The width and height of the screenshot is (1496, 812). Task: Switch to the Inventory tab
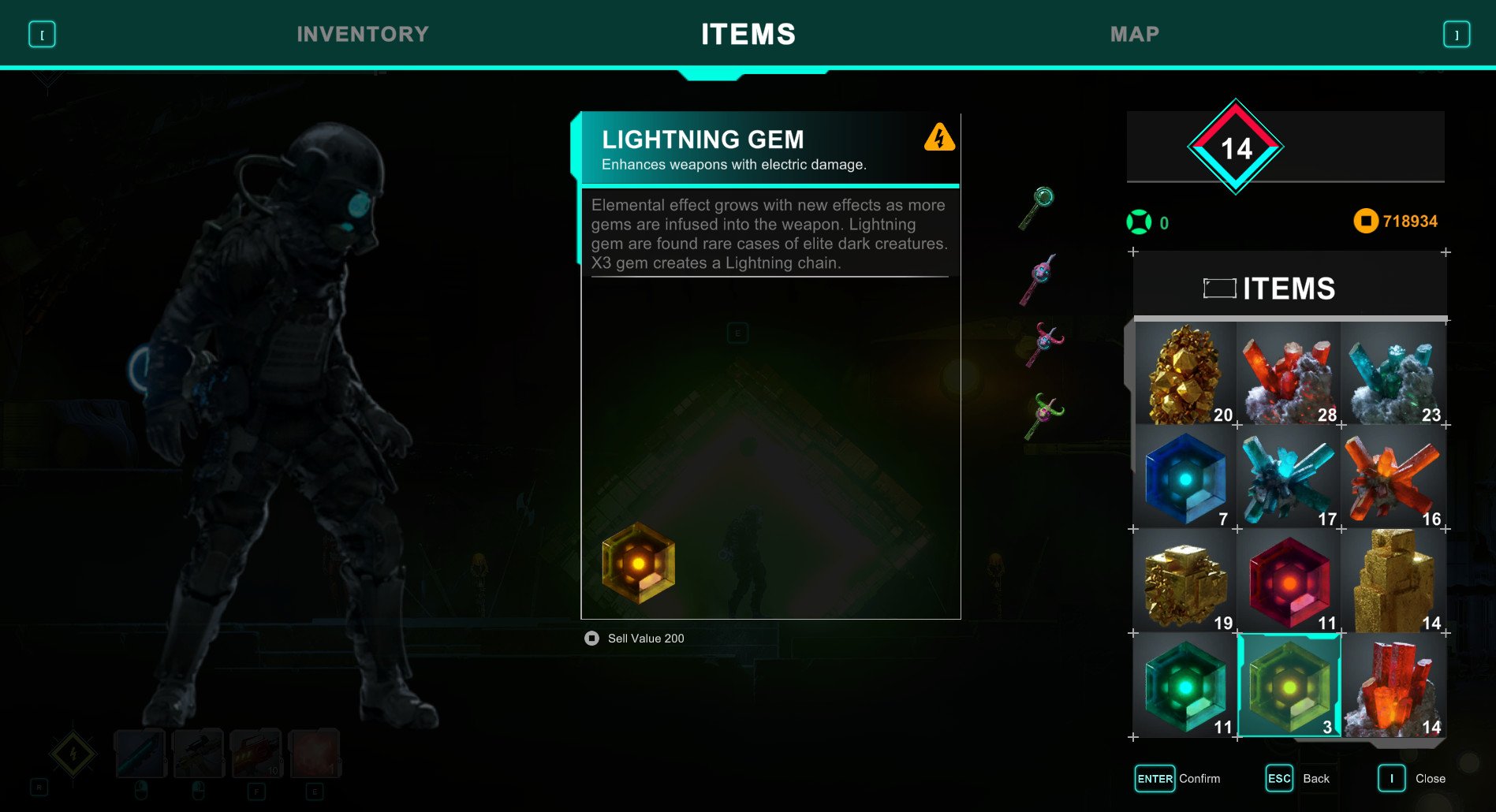(x=363, y=34)
